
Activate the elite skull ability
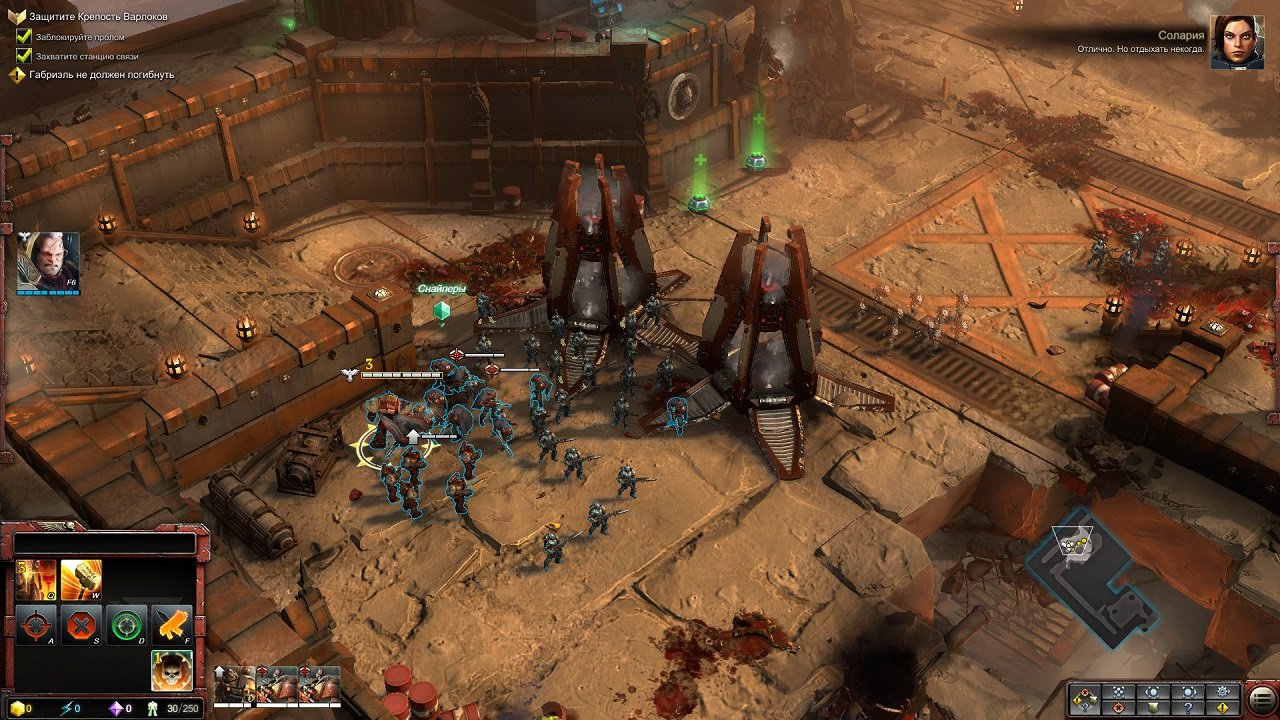pos(170,672)
